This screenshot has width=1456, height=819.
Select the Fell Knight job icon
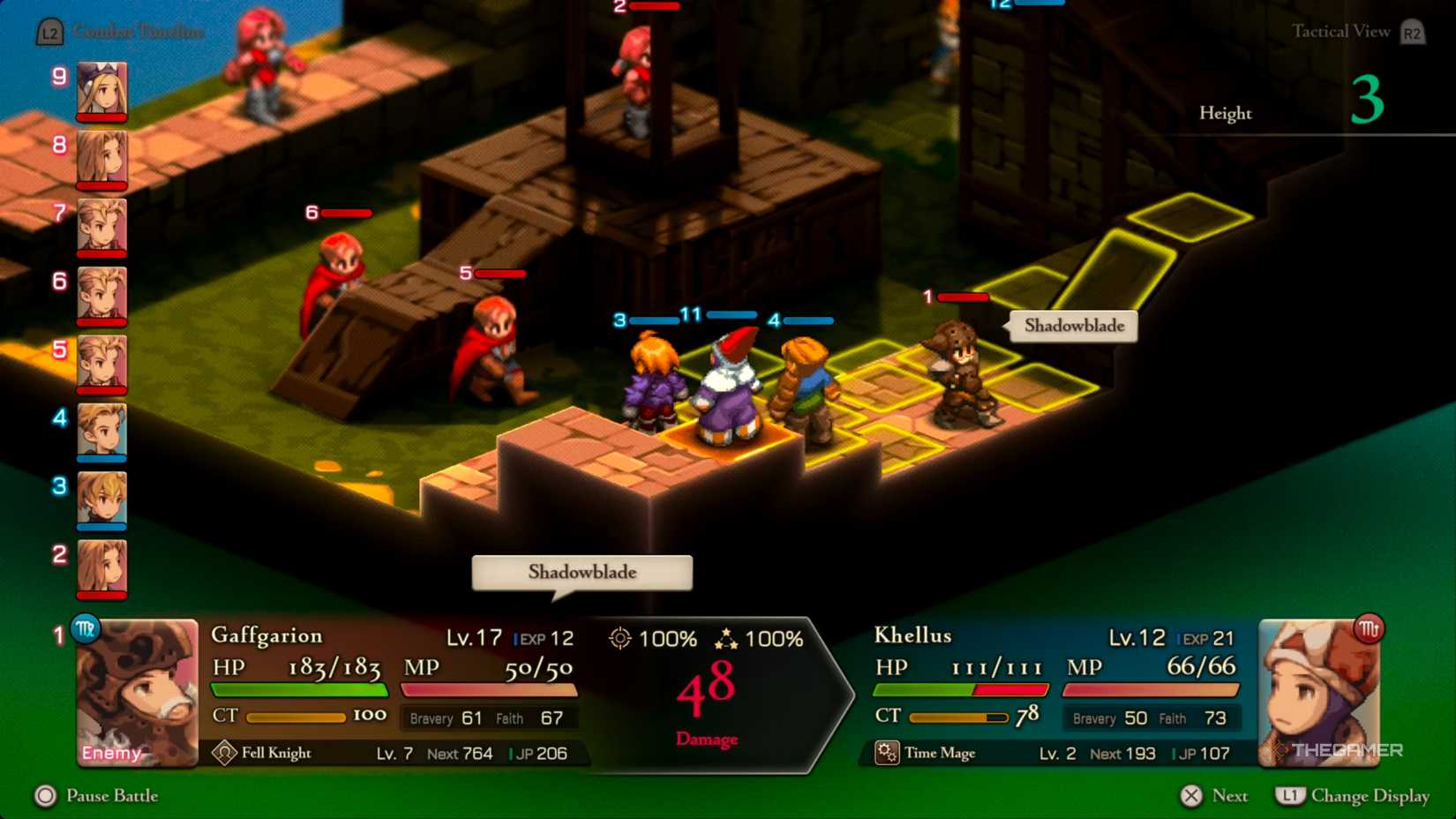point(224,753)
